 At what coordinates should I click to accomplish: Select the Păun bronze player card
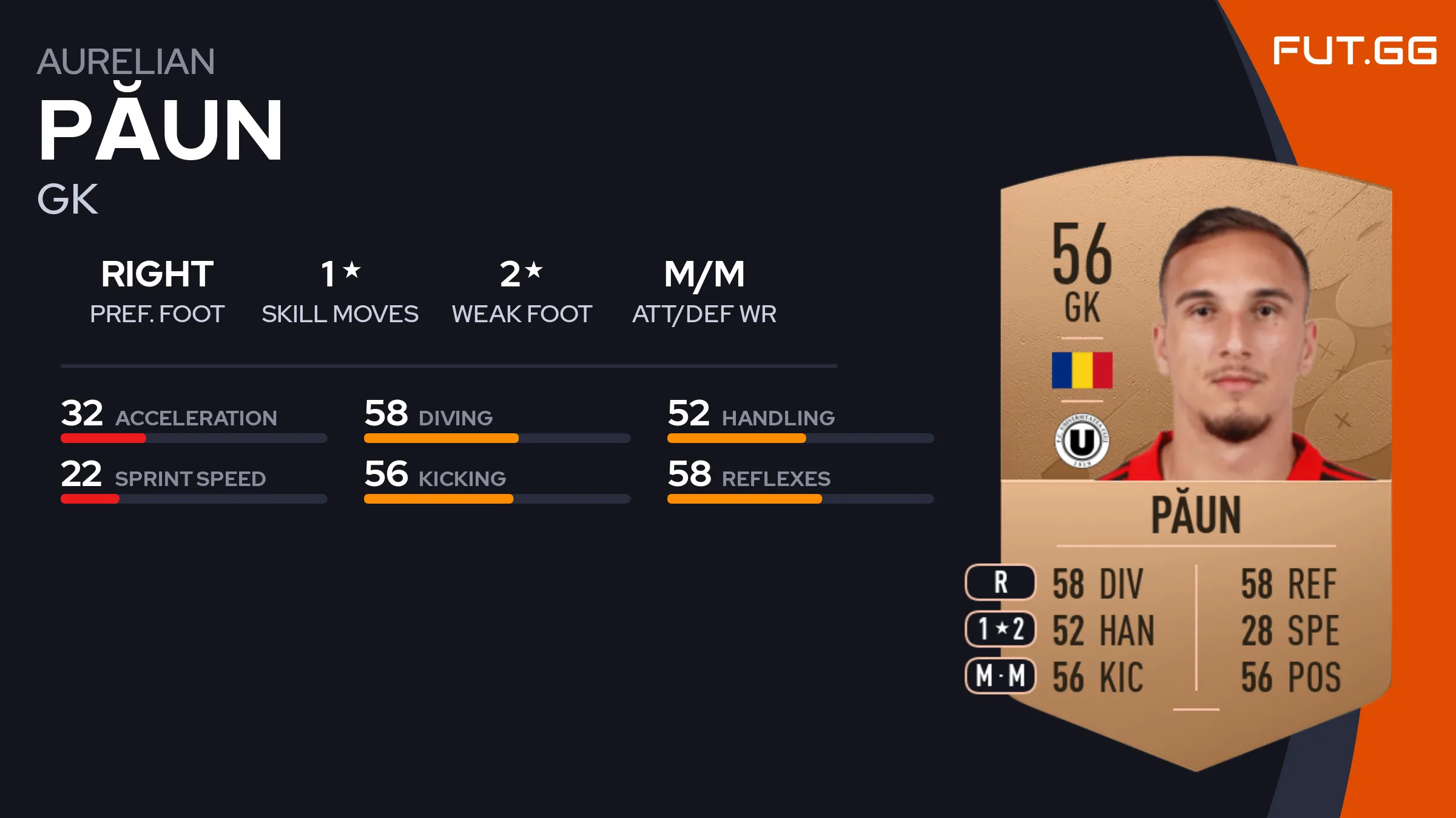point(1195,461)
